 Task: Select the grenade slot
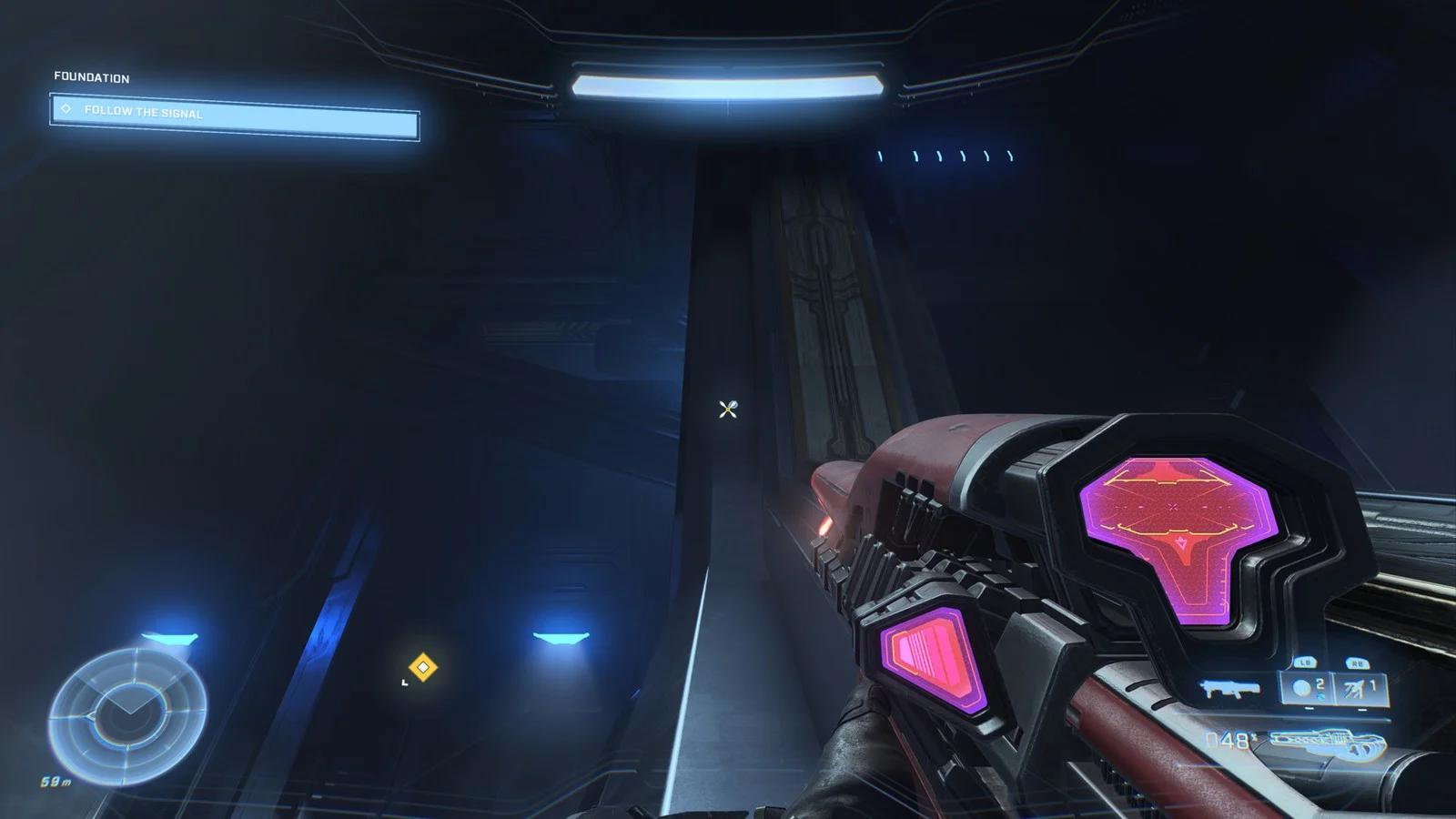[x=1308, y=689]
